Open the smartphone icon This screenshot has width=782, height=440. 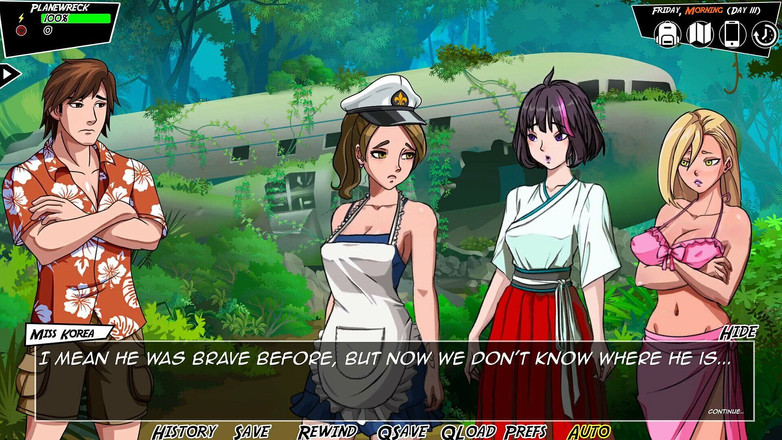(731, 34)
